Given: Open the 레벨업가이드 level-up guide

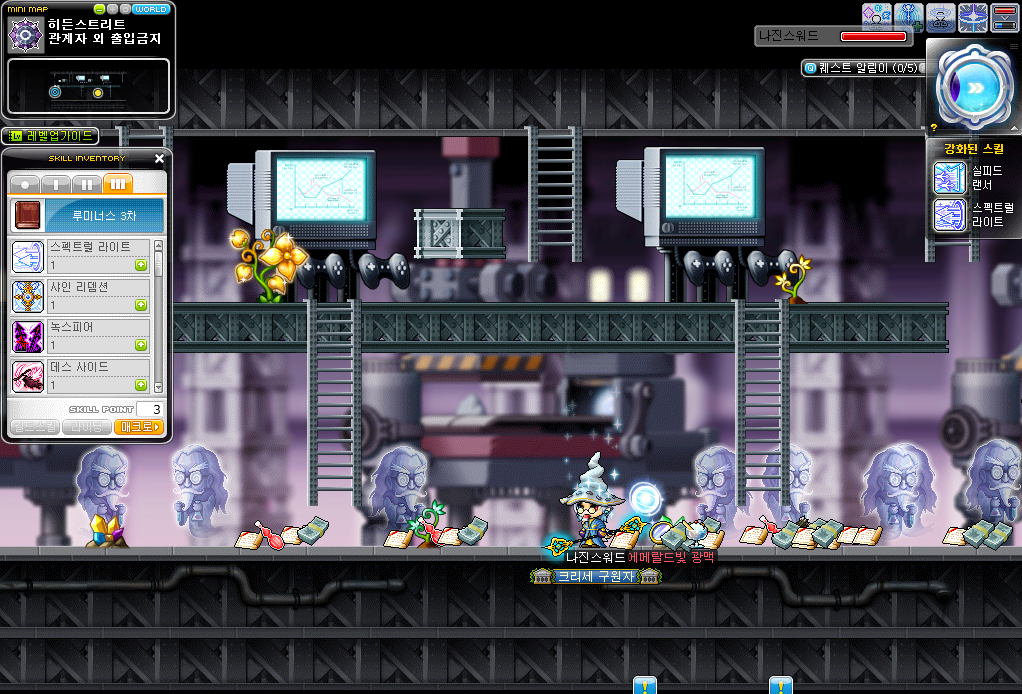Looking at the screenshot, I should click(50, 136).
